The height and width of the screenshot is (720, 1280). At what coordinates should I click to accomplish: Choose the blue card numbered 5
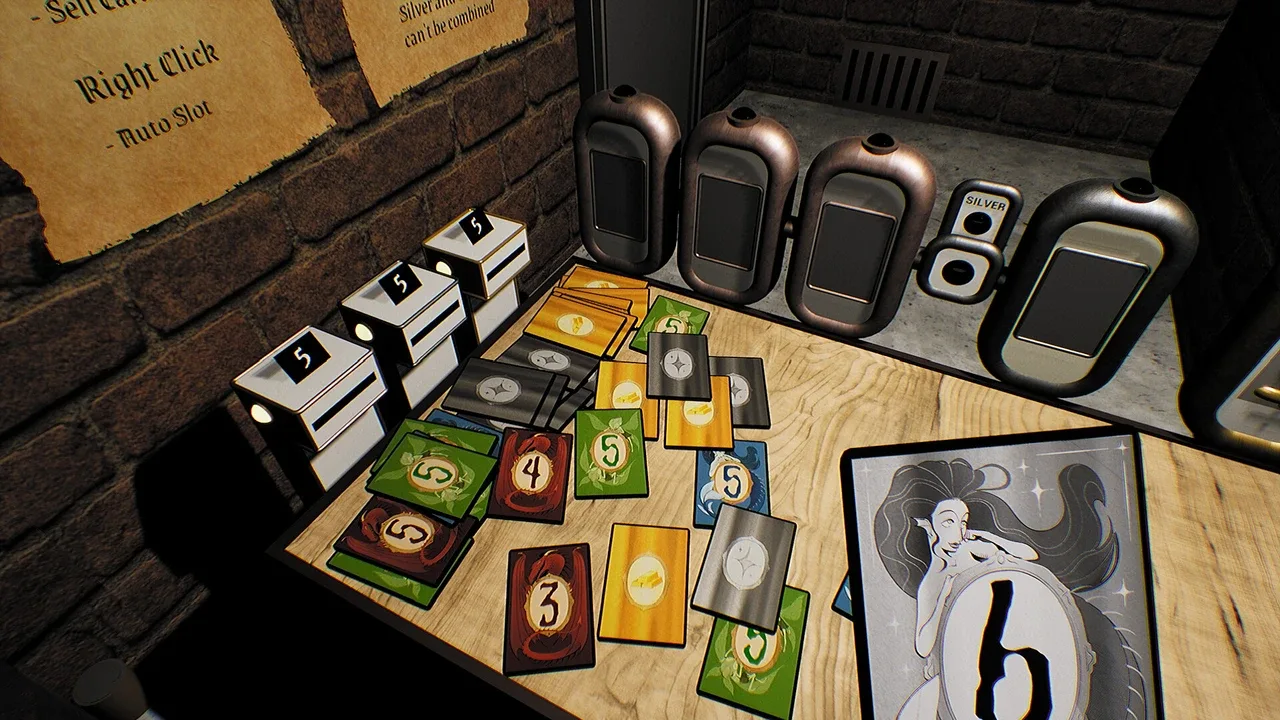[733, 484]
